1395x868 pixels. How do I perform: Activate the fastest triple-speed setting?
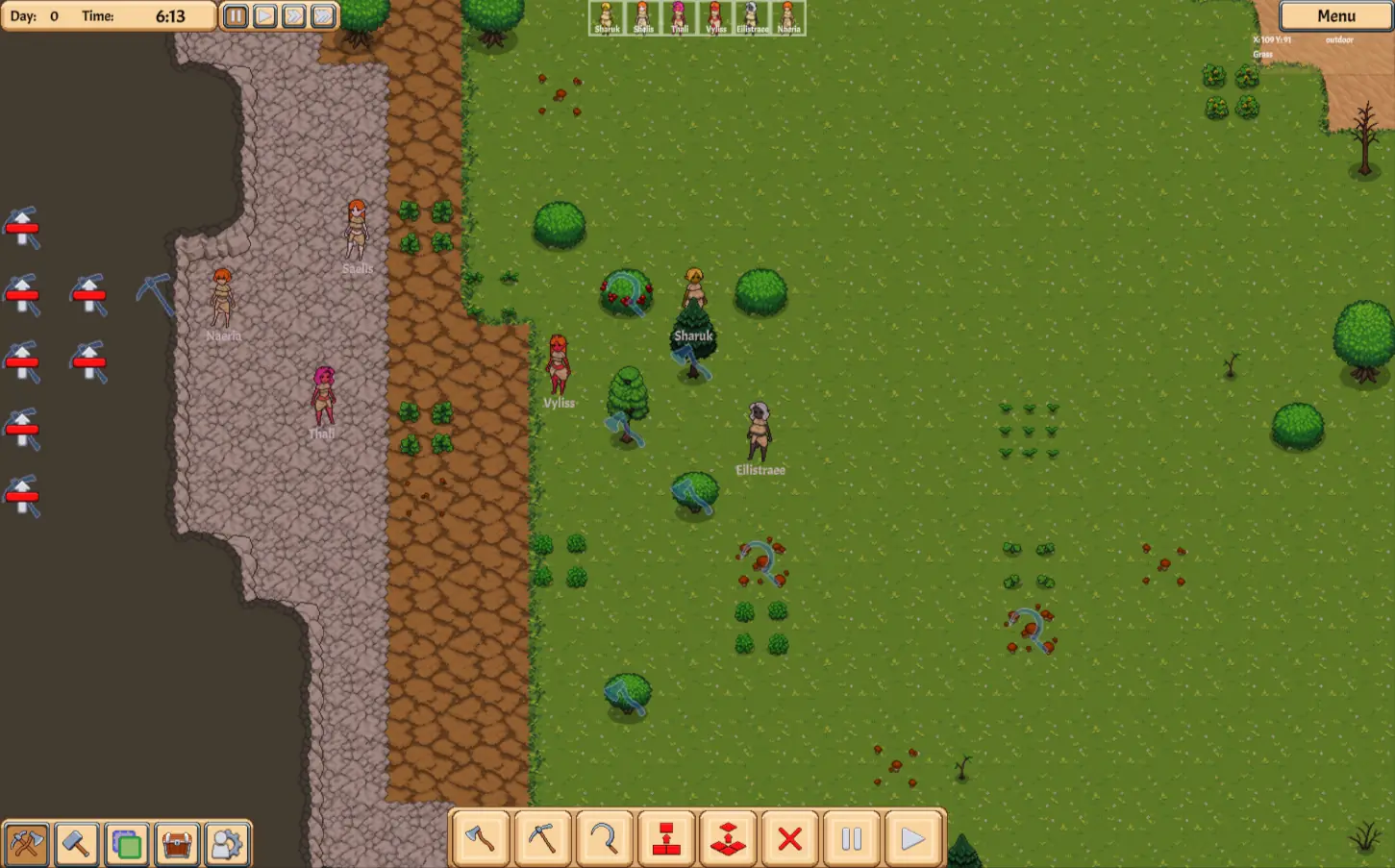click(324, 16)
